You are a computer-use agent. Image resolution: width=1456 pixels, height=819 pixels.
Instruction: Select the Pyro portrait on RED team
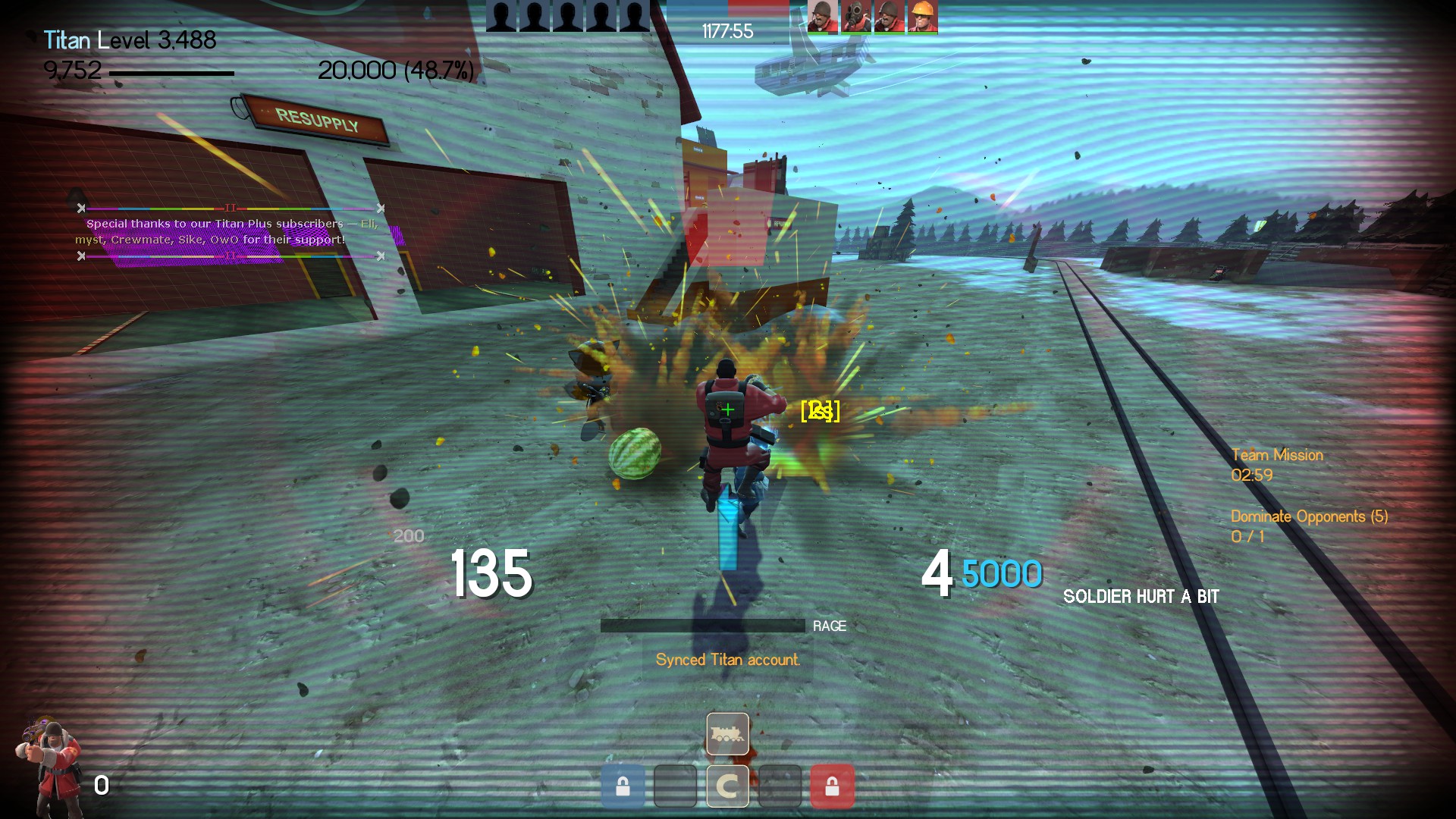pyautogui.click(x=856, y=17)
